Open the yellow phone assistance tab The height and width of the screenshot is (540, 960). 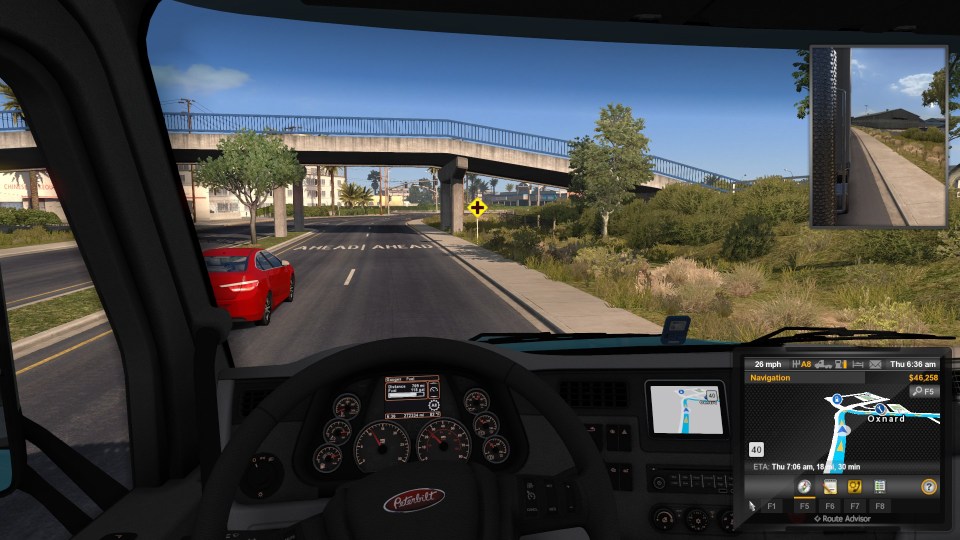(854, 487)
